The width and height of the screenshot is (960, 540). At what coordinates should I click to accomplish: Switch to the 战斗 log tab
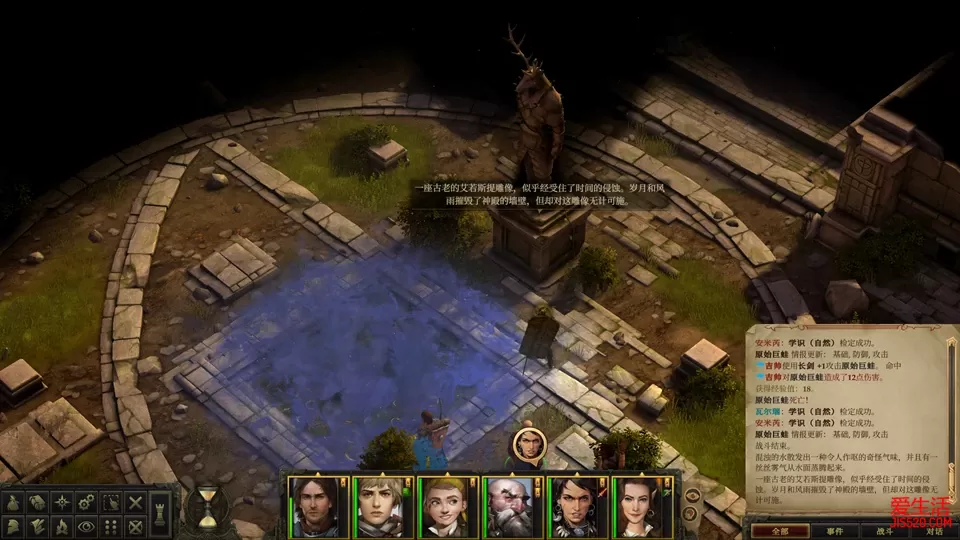883,532
